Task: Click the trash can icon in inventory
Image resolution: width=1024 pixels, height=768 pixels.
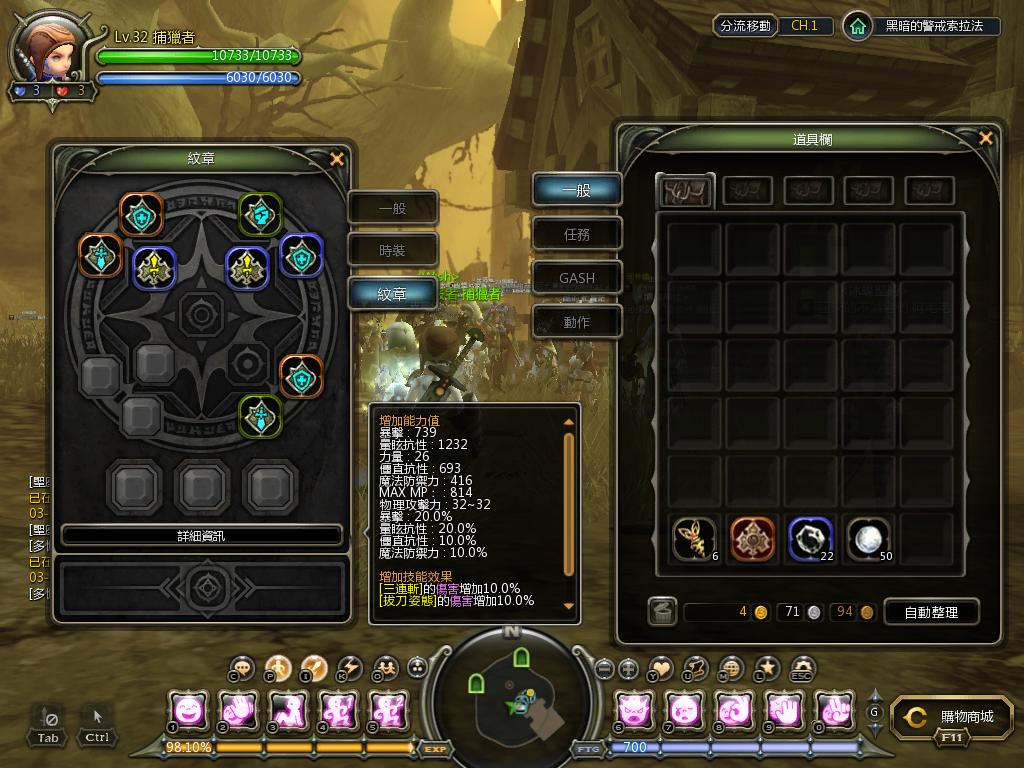Action: [x=661, y=612]
